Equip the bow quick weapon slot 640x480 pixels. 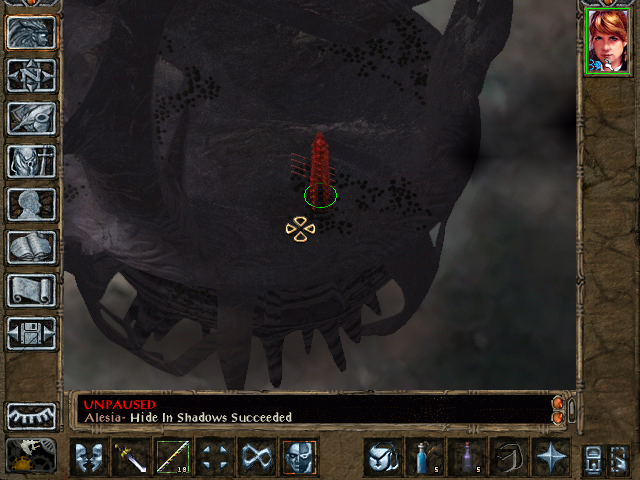[173, 457]
